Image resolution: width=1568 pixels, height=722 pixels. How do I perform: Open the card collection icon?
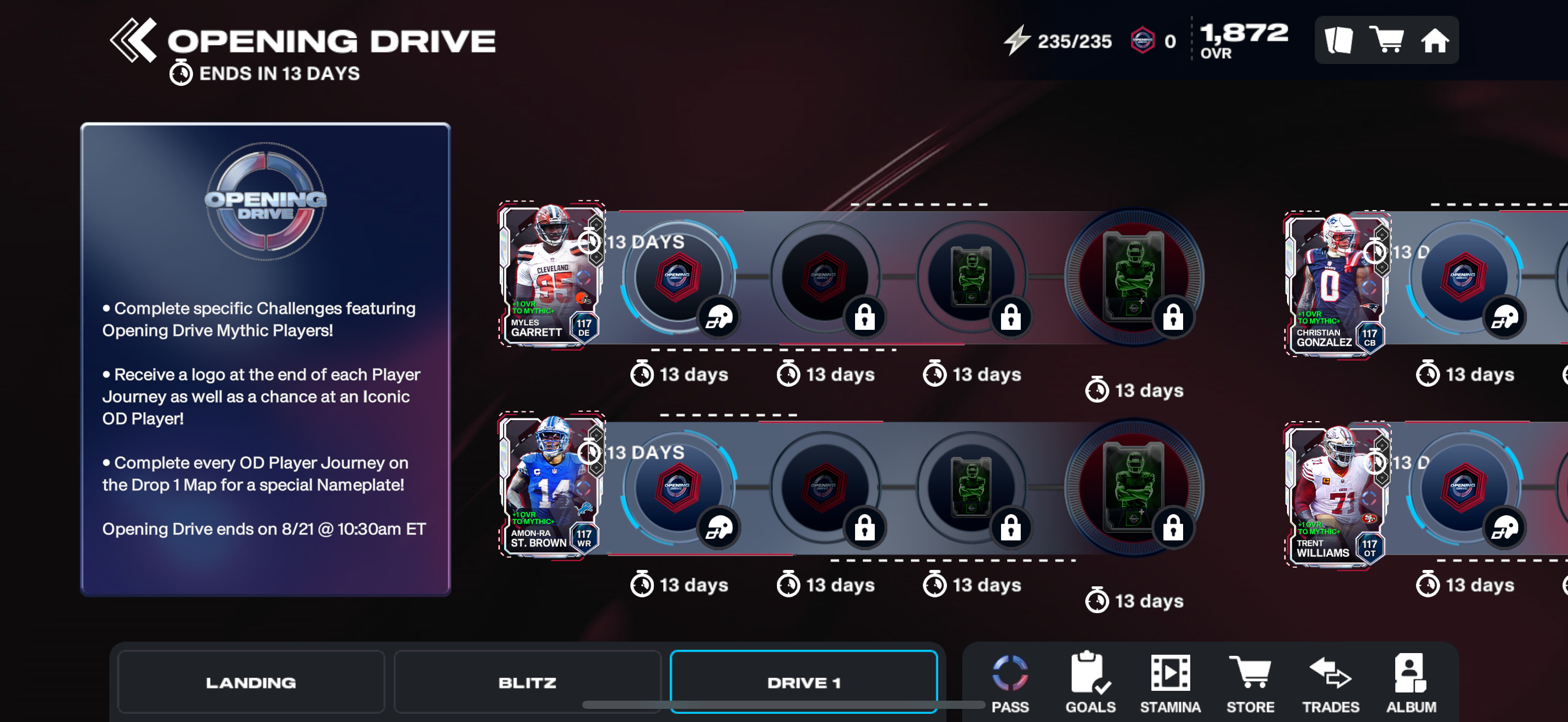[x=1338, y=40]
